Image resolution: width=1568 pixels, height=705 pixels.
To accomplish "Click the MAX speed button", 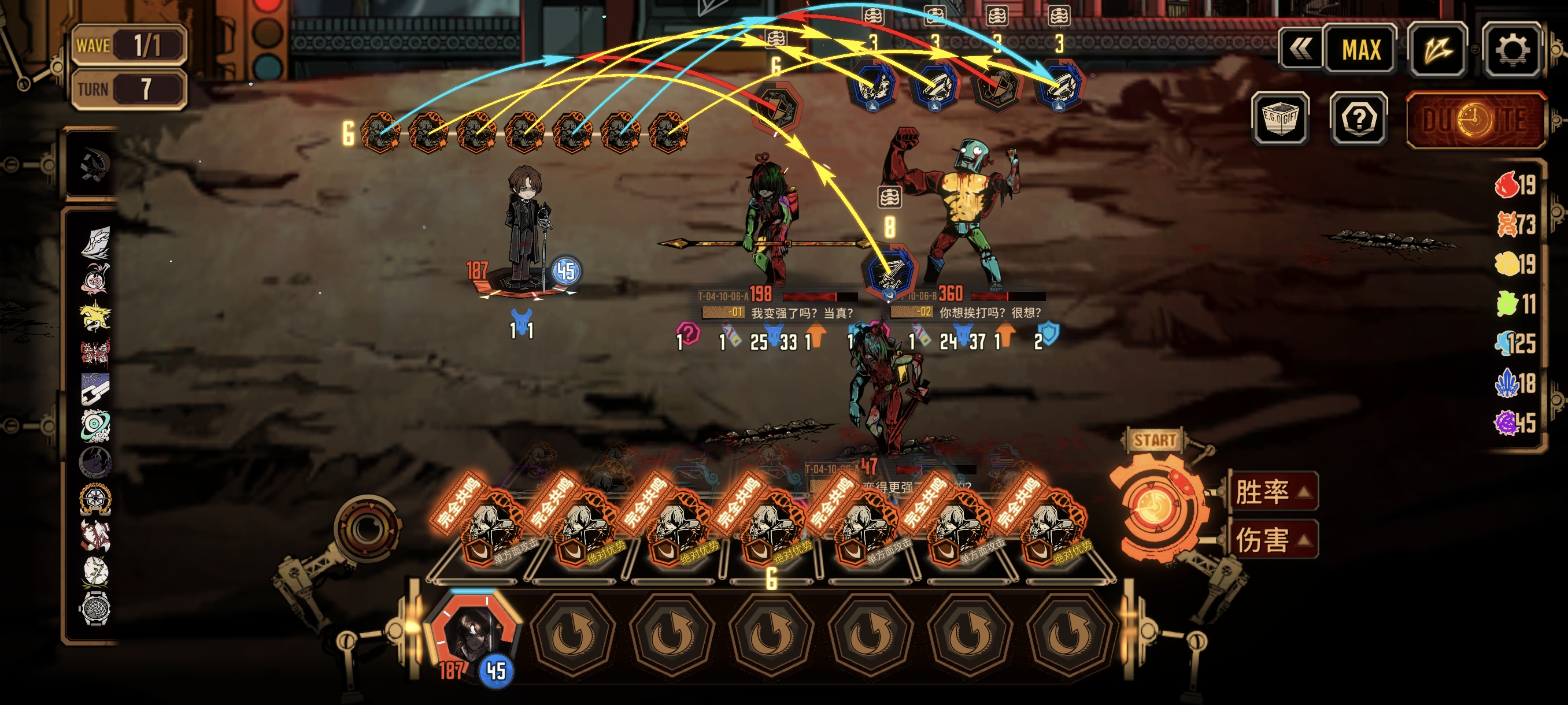I will (1361, 50).
